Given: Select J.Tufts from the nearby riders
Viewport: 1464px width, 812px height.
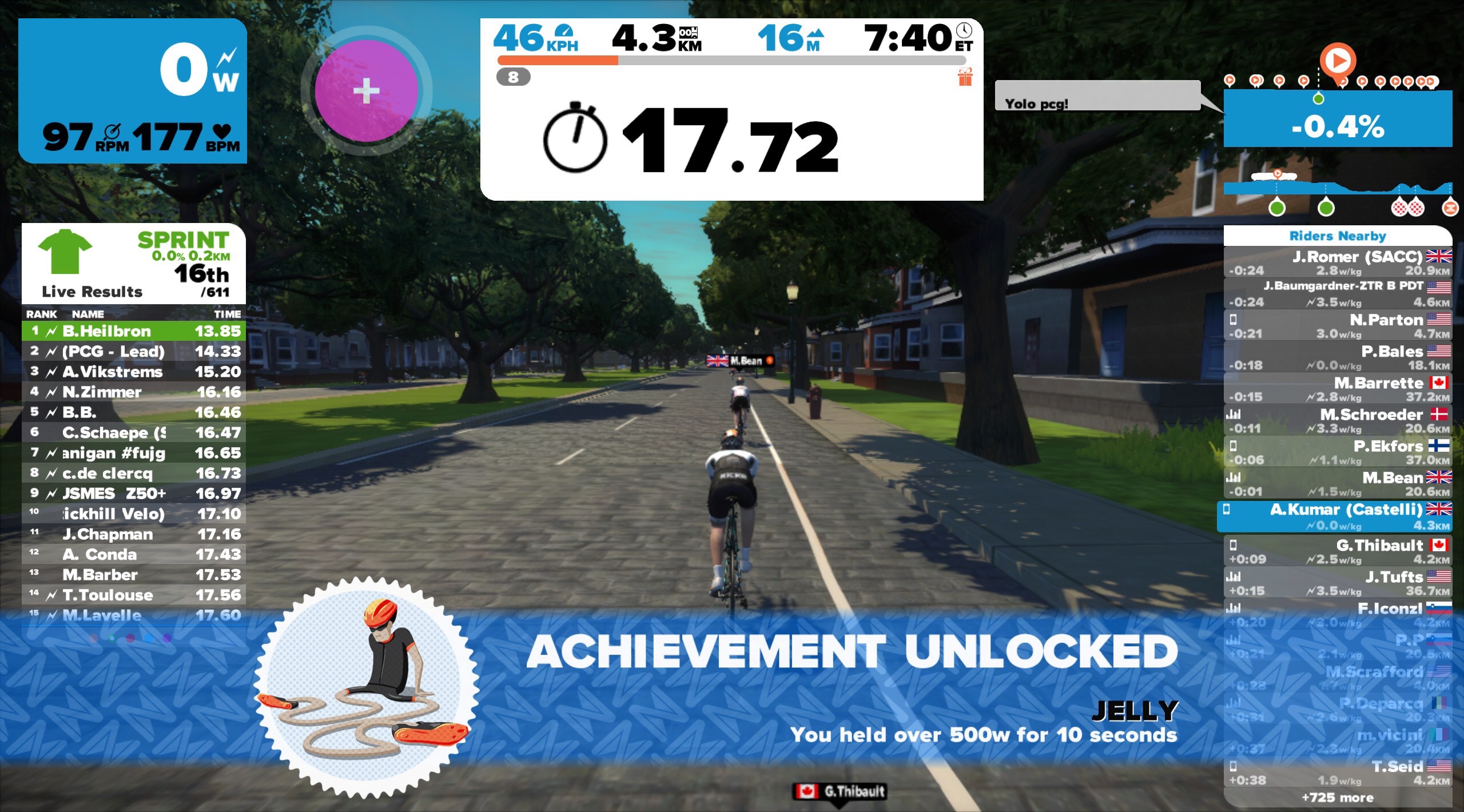Looking at the screenshot, I should 1337,583.
